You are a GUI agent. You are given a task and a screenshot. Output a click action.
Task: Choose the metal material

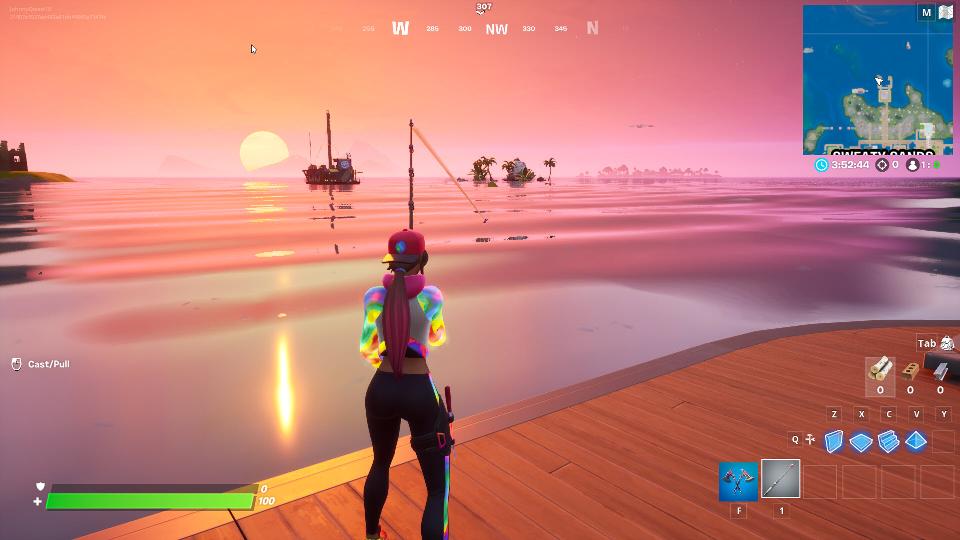coord(940,370)
